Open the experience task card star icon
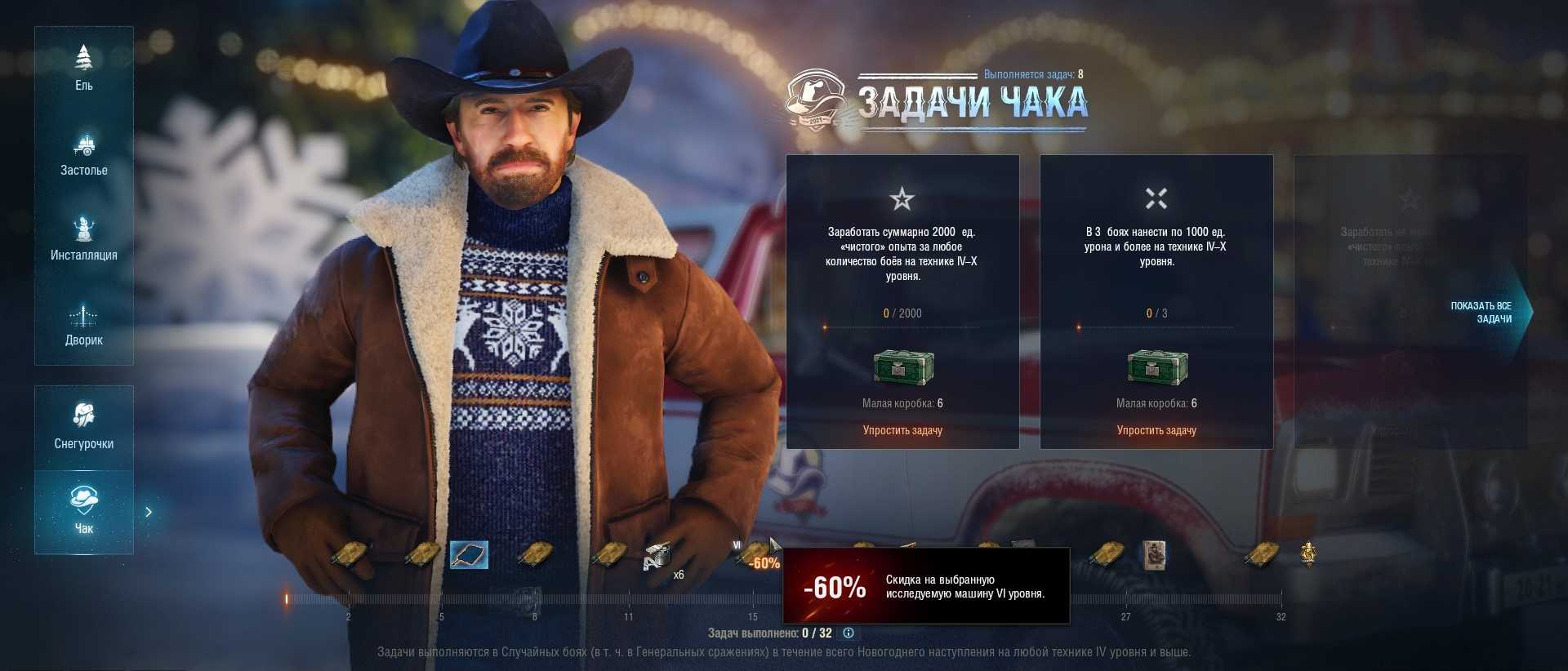The height and width of the screenshot is (671, 1568). pyautogui.click(x=902, y=198)
